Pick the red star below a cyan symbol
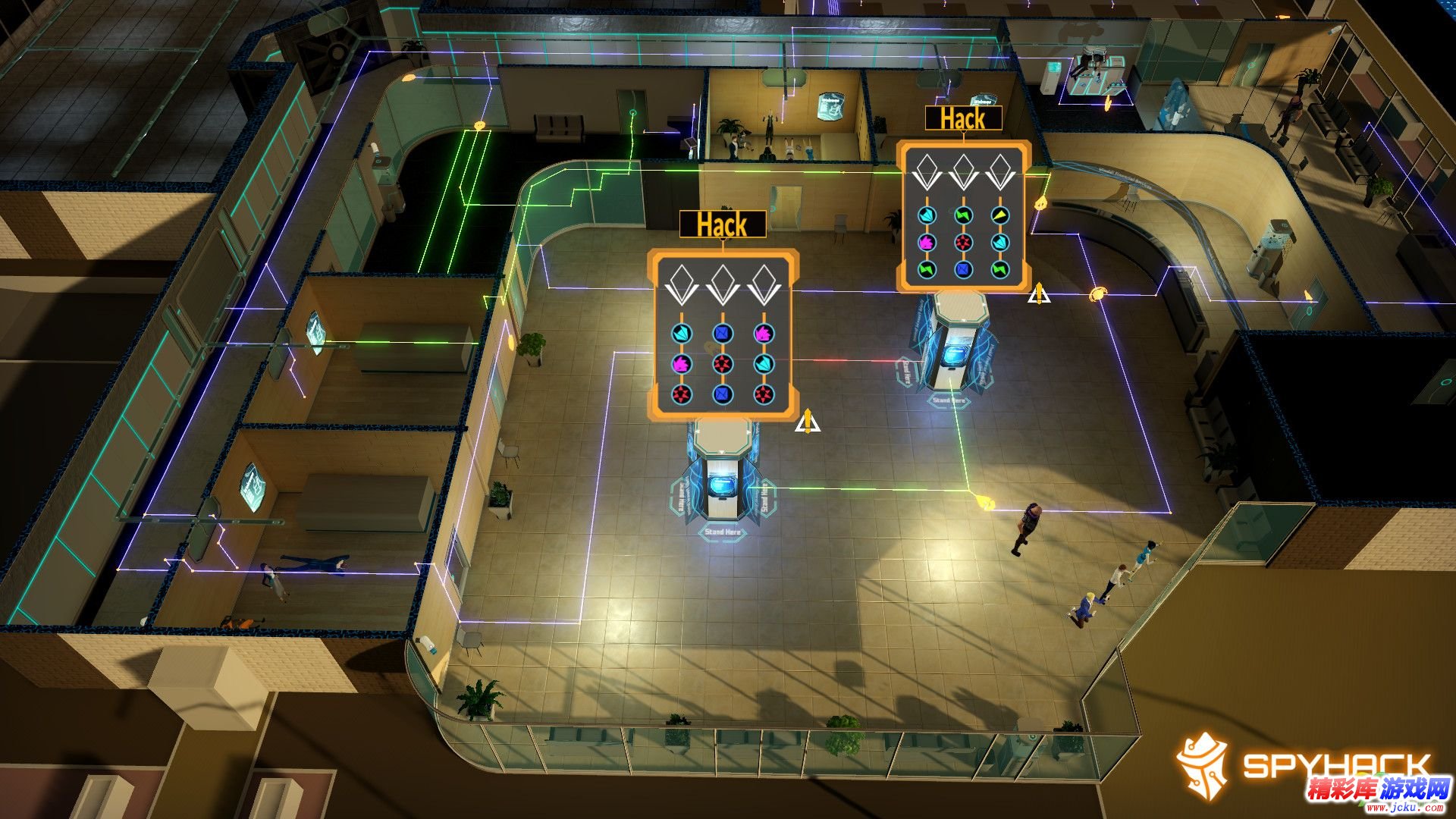The height and width of the screenshot is (819, 1456). [x=763, y=394]
